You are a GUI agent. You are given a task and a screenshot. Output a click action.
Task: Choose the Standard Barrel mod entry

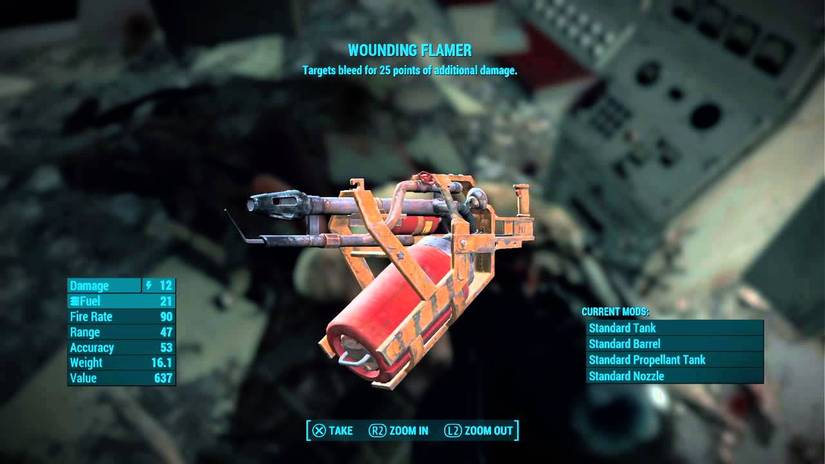[x=673, y=344]
